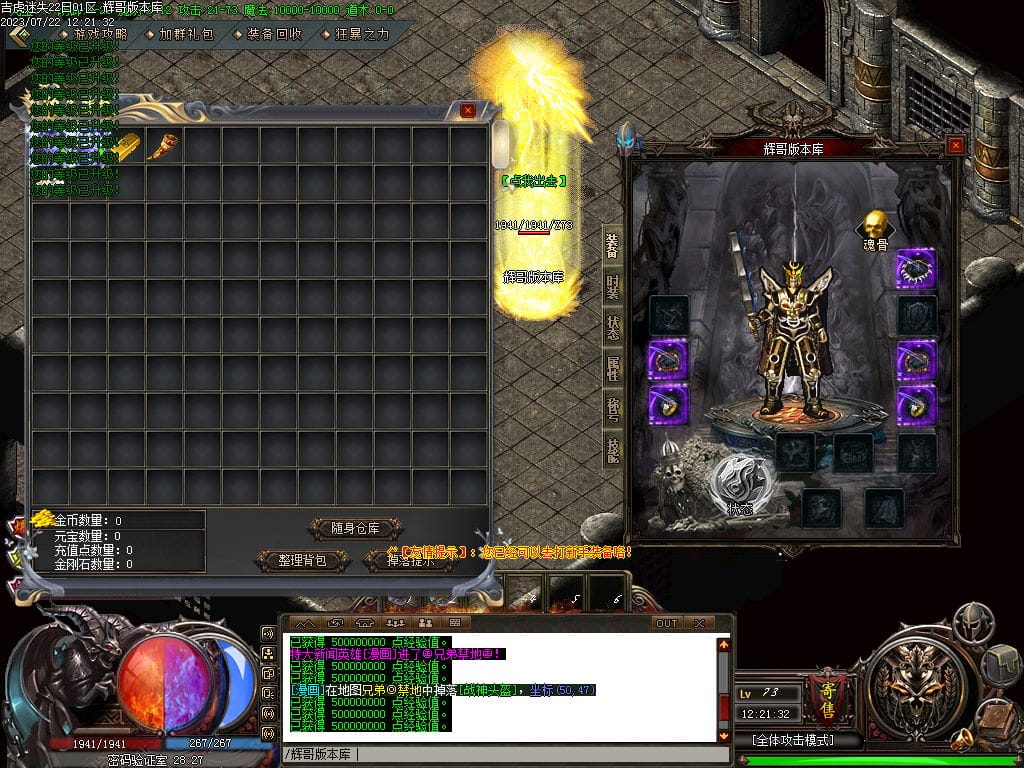1024x768 pixels.
Task: Open the helmet icon beside skull emblem
Action: coord(972,621)
